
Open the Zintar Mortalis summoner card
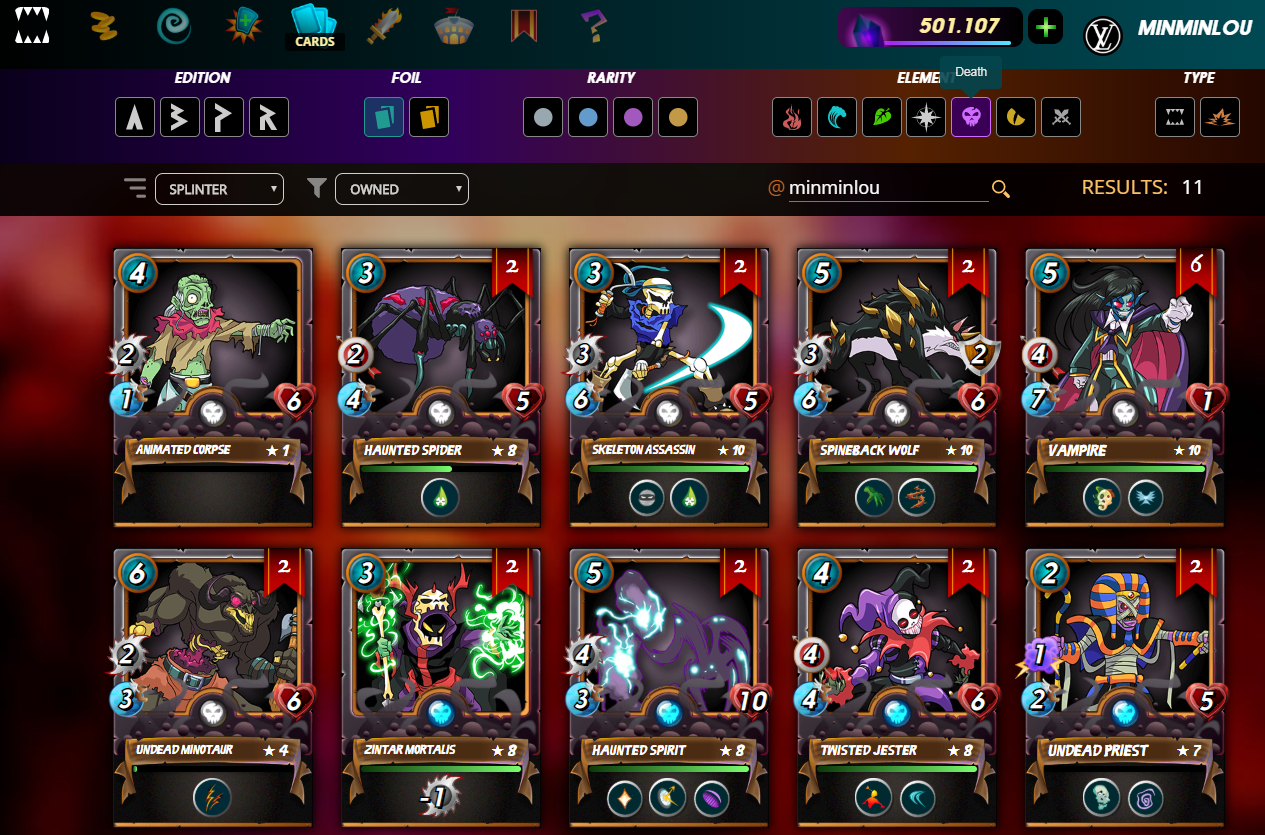point(441,687)
